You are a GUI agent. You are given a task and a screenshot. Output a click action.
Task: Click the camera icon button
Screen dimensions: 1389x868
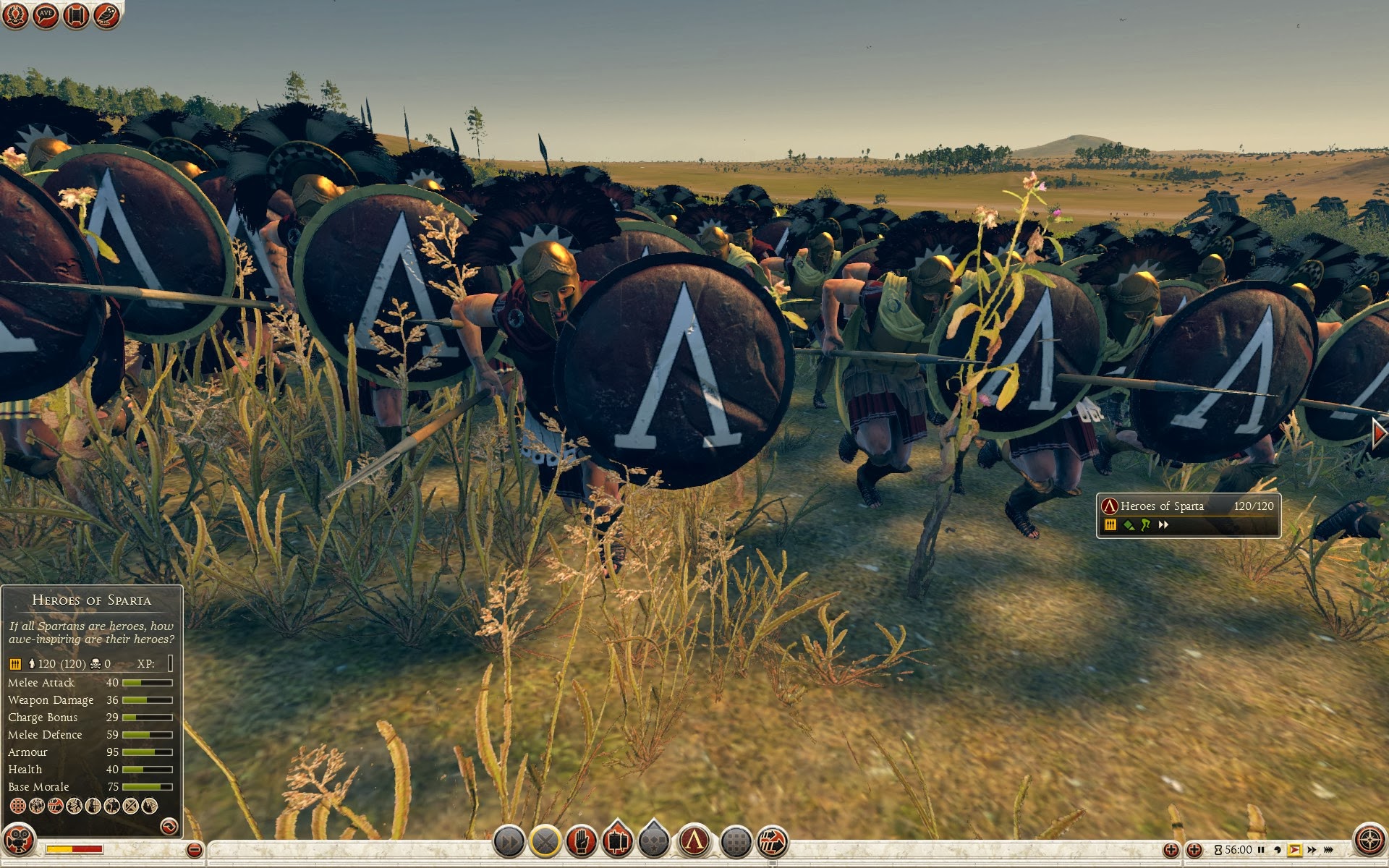19,841
